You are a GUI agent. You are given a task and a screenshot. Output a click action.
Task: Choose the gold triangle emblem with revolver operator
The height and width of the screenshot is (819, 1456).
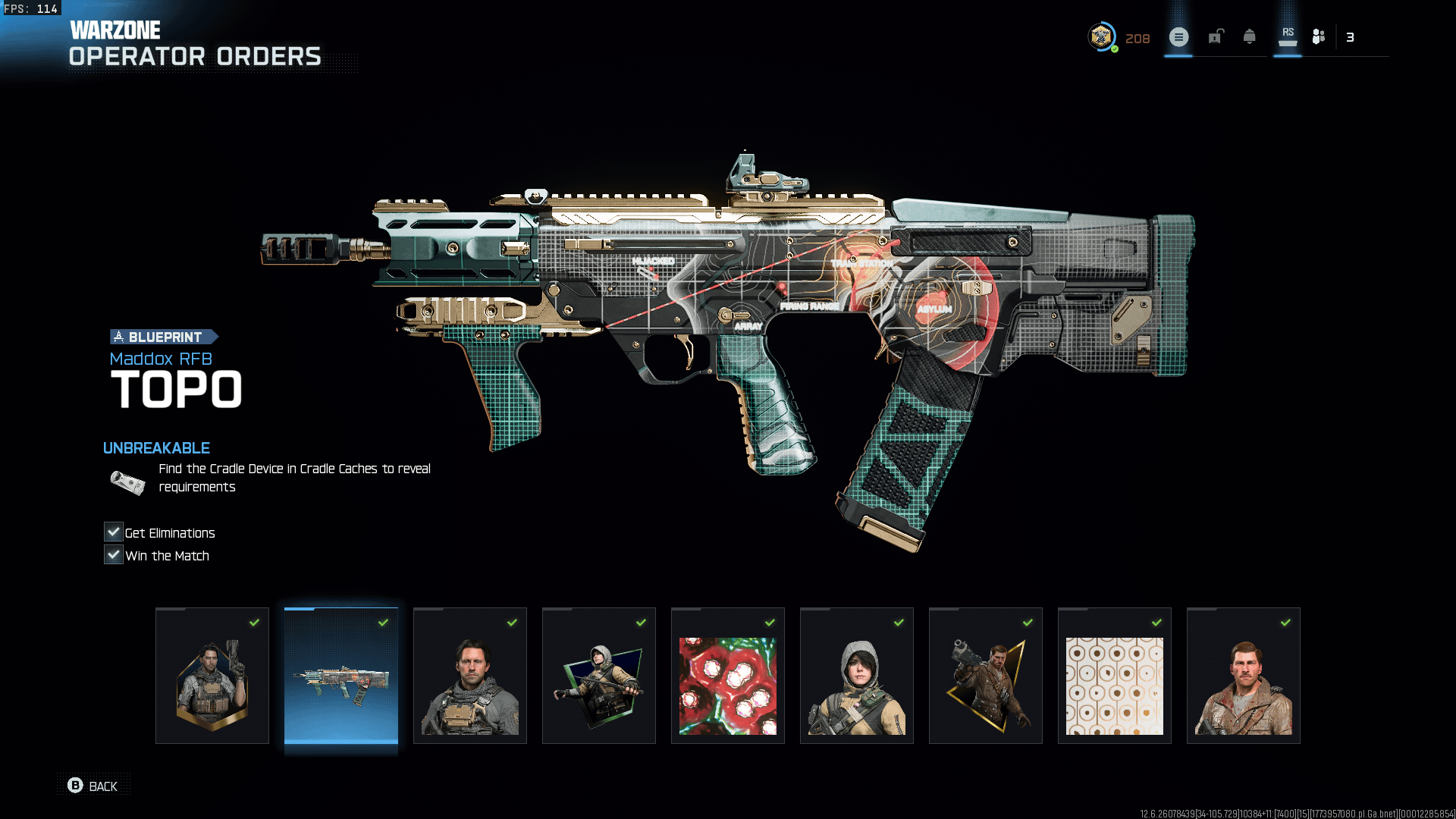point(986,675)
